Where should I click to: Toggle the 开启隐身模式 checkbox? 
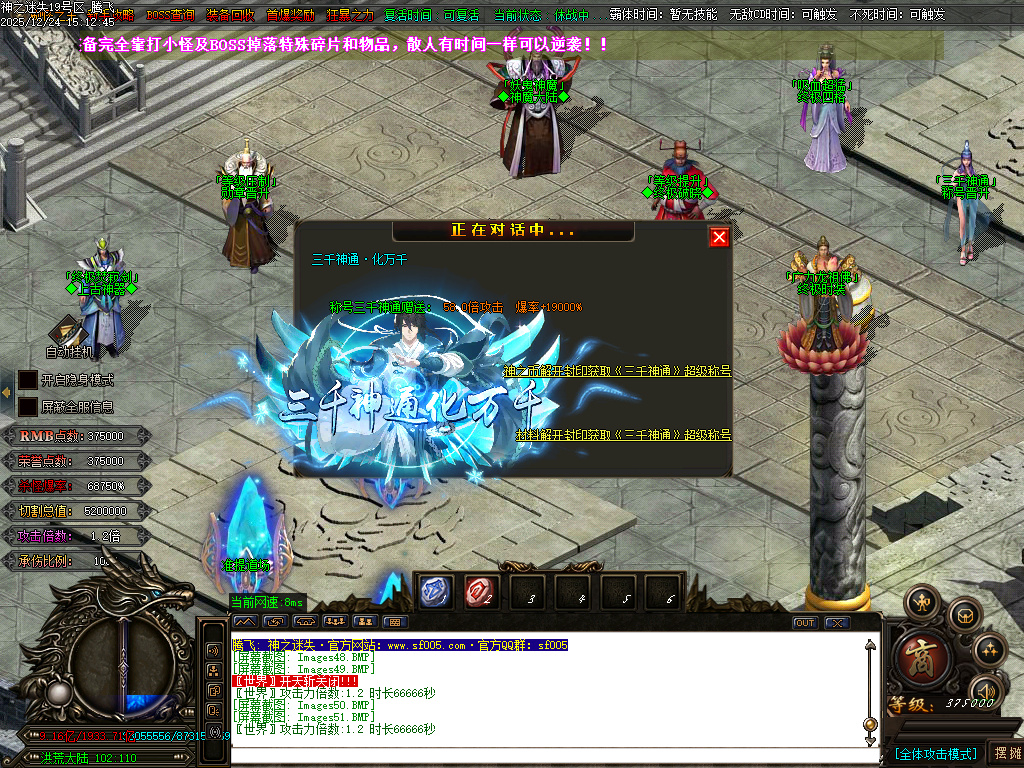(x=28, y=380)
